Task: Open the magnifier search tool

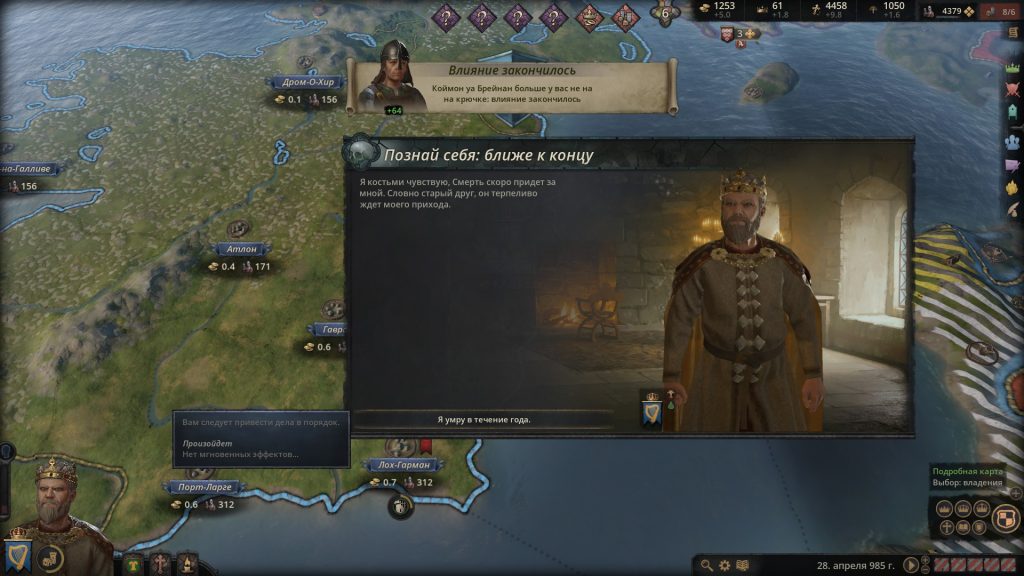Action: 707,565
